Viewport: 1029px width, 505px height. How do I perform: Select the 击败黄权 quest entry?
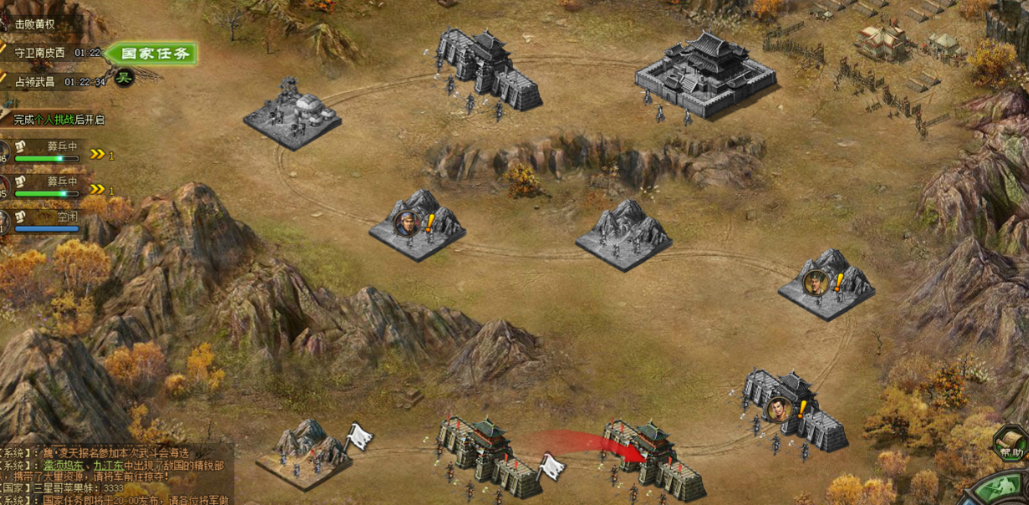pos(35,24)
